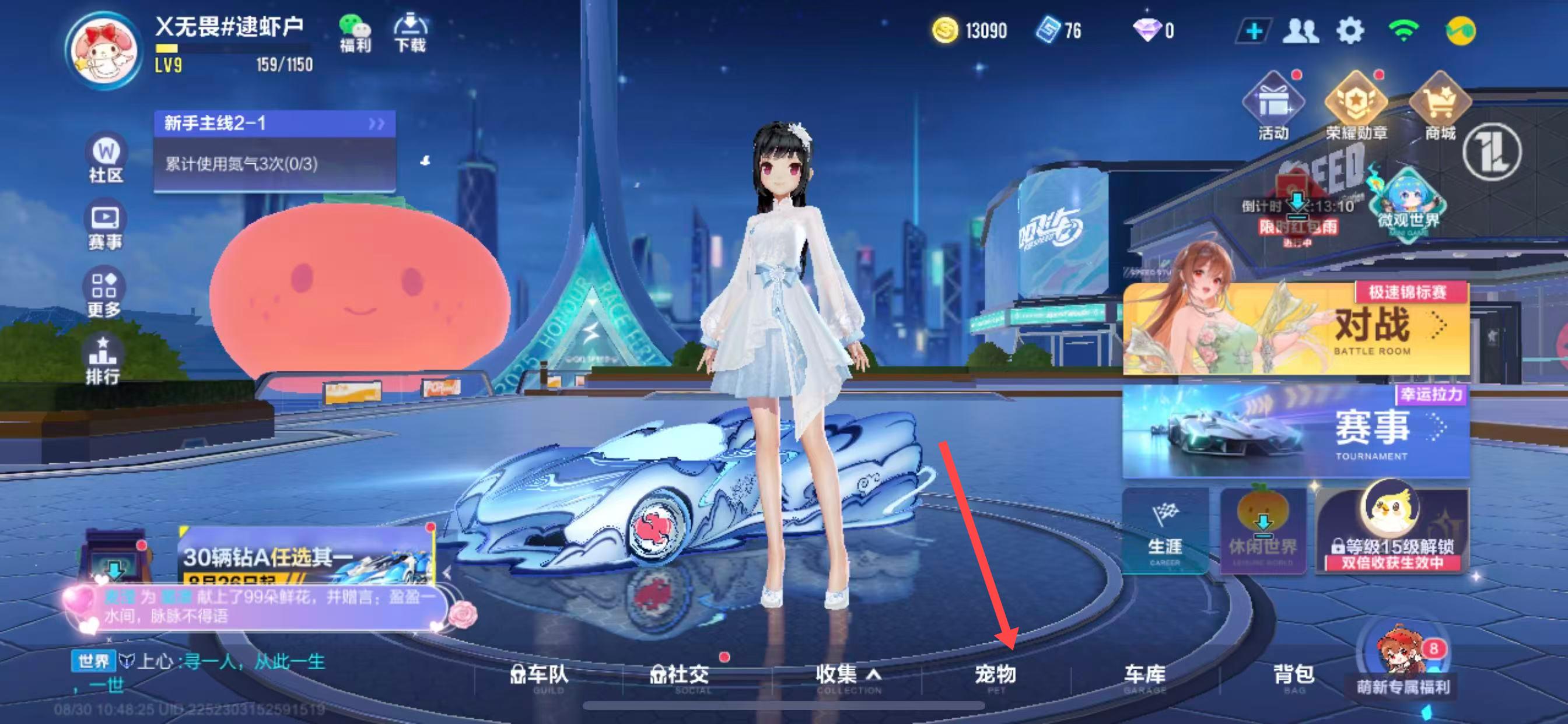
Task: Open the 背包 bag menu
Action: [x=1294, y=676]
